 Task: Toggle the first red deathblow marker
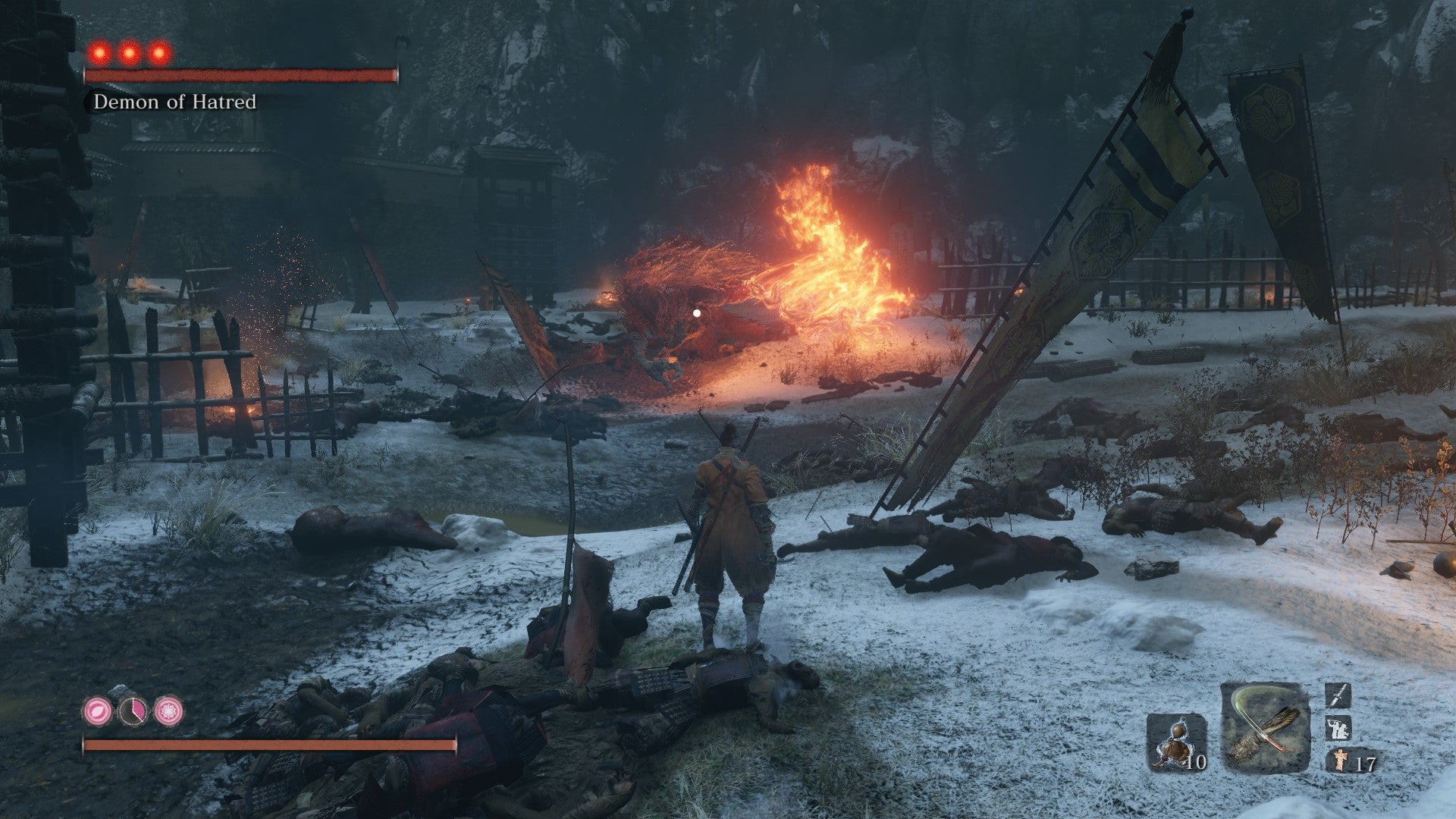coord(99,52)
